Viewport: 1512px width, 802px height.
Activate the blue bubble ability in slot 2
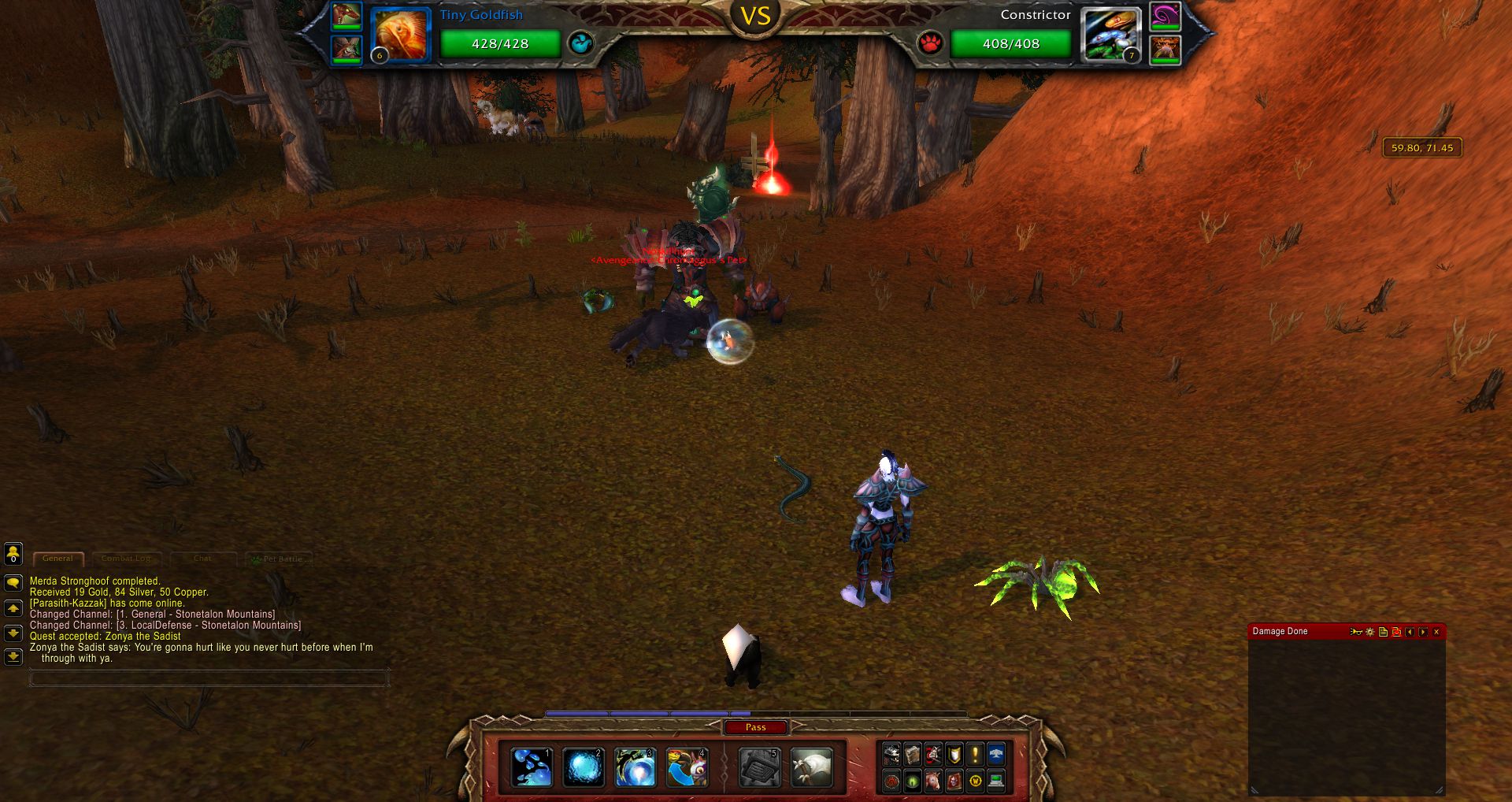pos(583,767)
